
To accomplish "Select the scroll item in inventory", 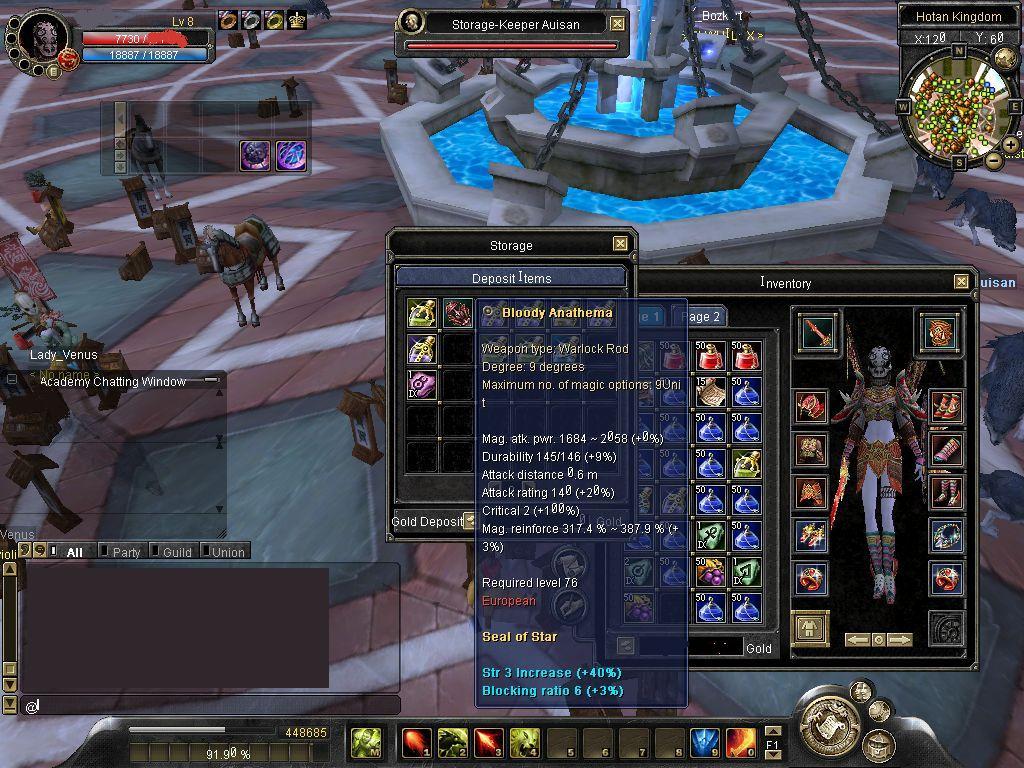I will point(712,392).
